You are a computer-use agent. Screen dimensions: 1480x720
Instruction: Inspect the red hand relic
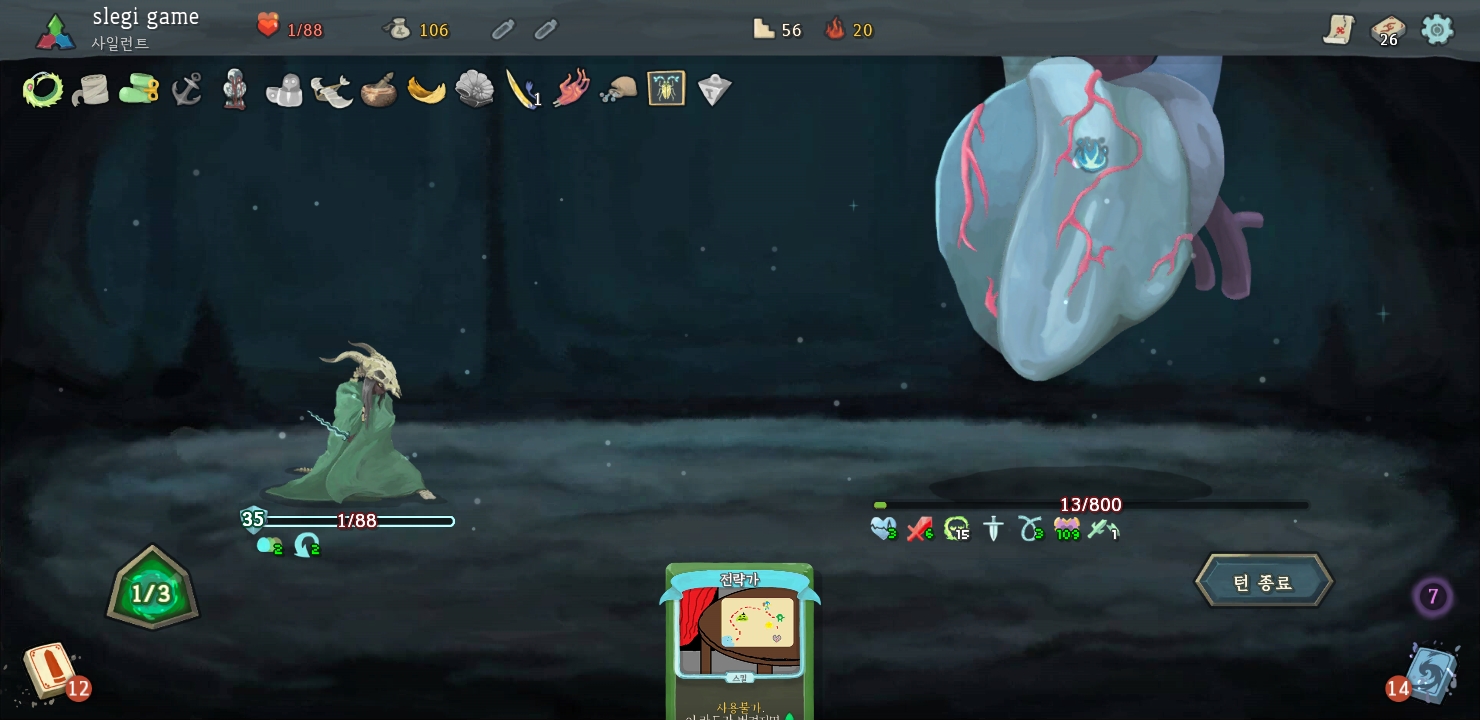point(570,90)
